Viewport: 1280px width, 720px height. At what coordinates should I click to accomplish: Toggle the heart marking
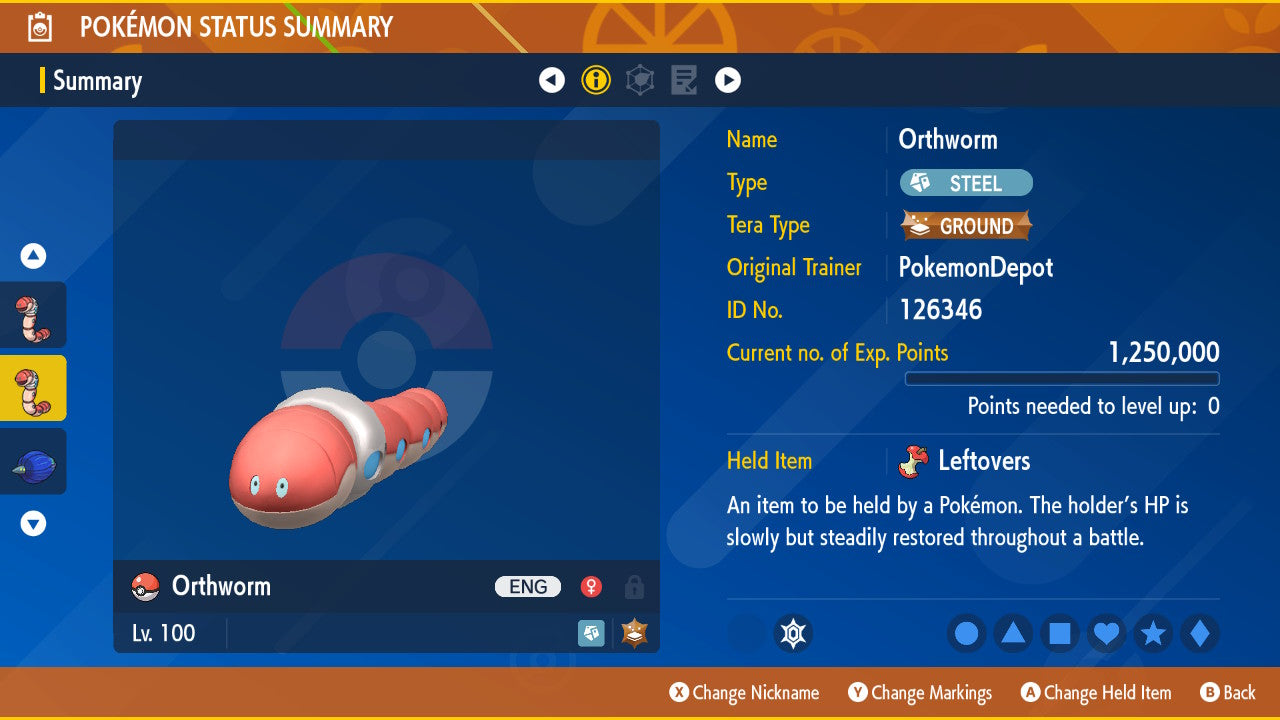click(x=1106, y=633)
